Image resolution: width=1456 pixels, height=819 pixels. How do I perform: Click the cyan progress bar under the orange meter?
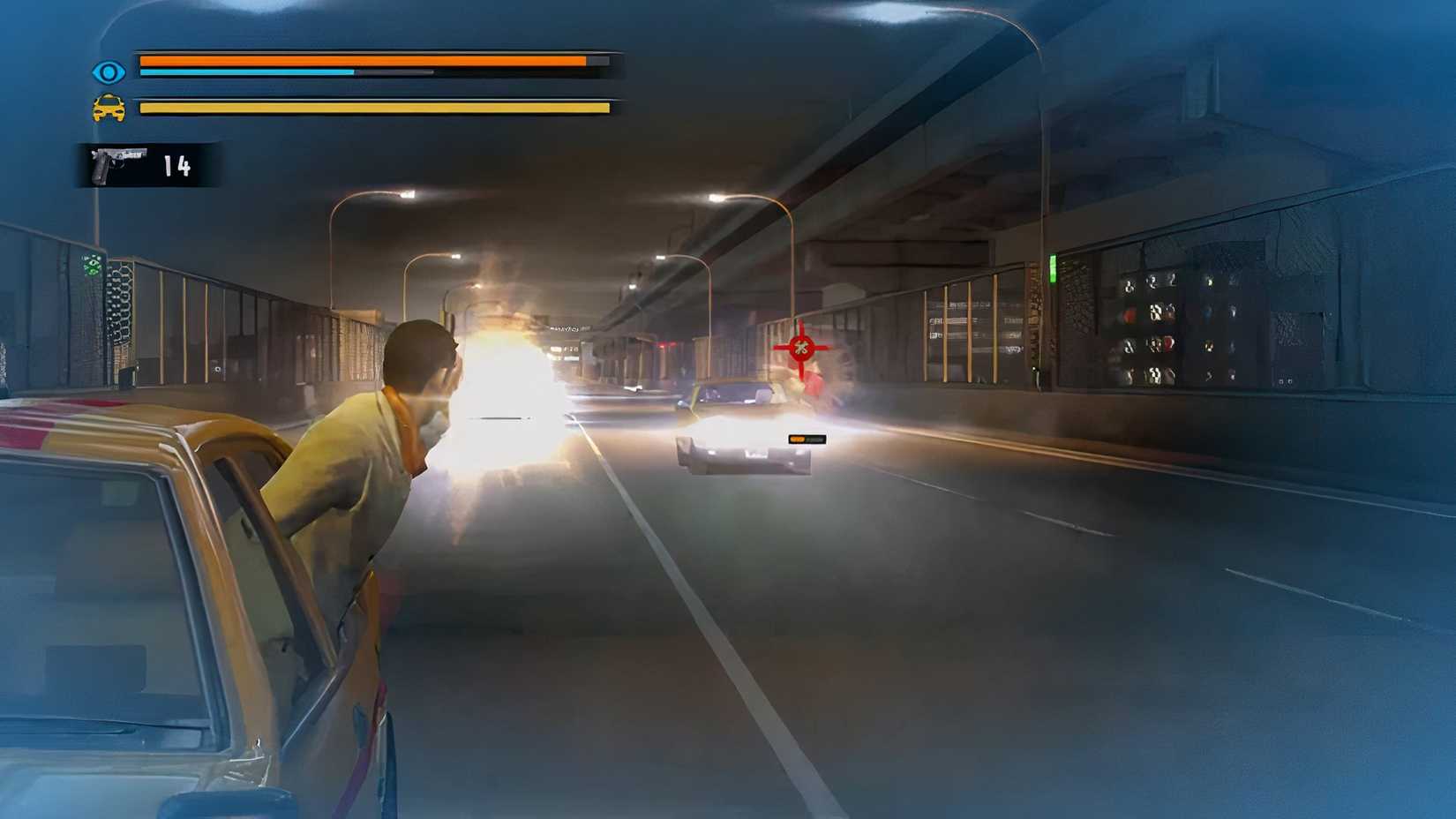point(247,72)
